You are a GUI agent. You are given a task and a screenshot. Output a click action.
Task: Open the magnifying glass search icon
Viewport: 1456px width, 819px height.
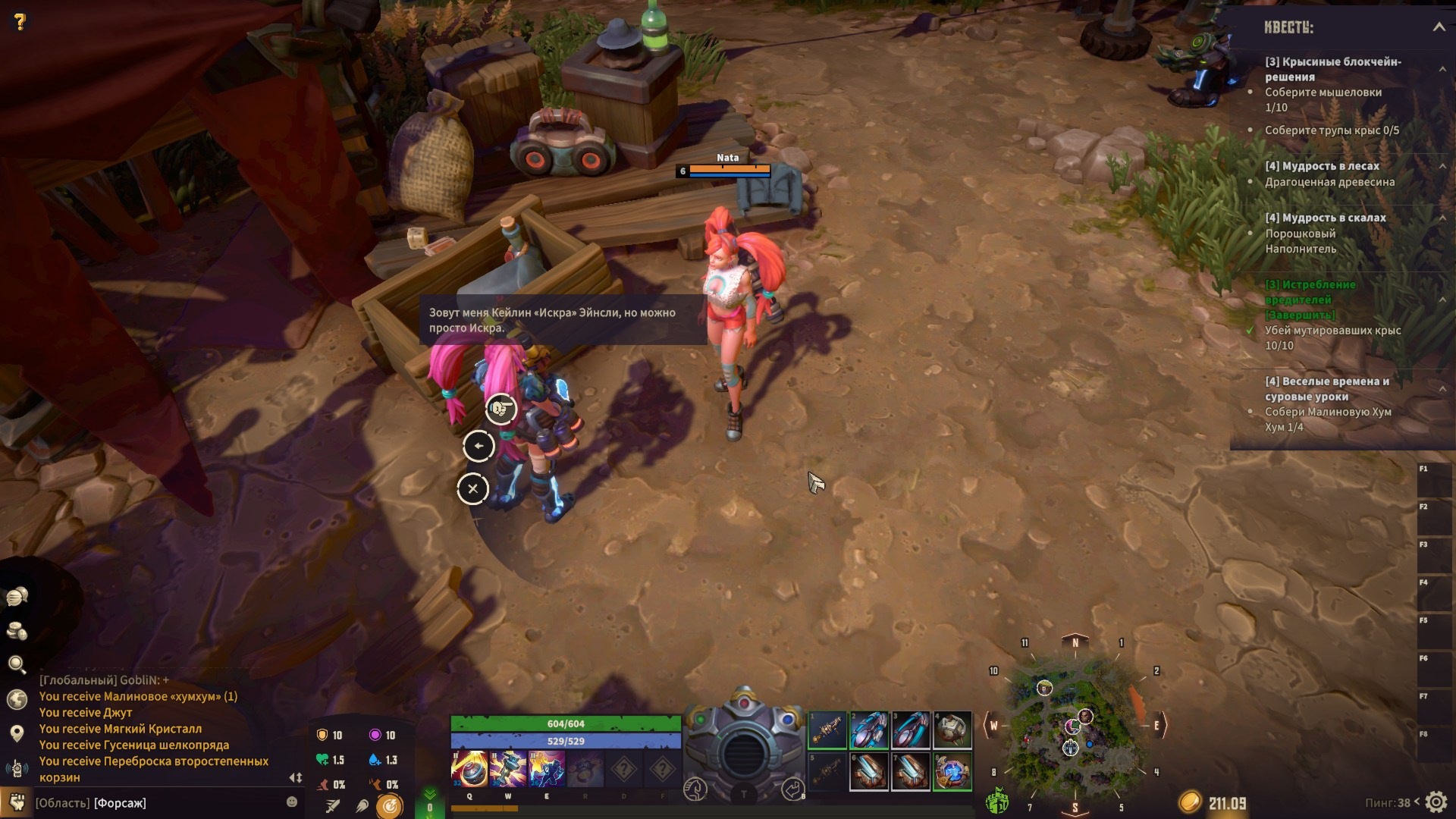[17, 665]
